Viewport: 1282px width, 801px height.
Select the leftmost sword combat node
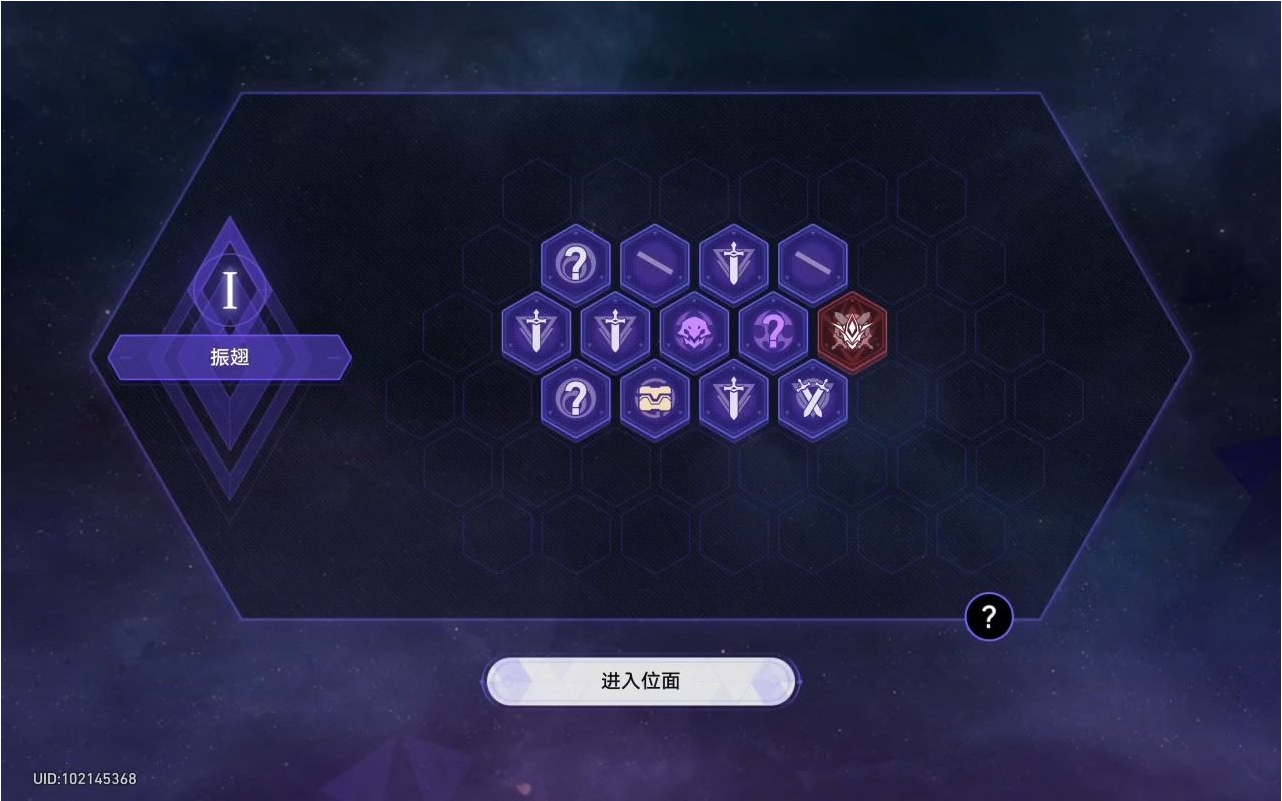pyautogui.click(x=536, y=333)
